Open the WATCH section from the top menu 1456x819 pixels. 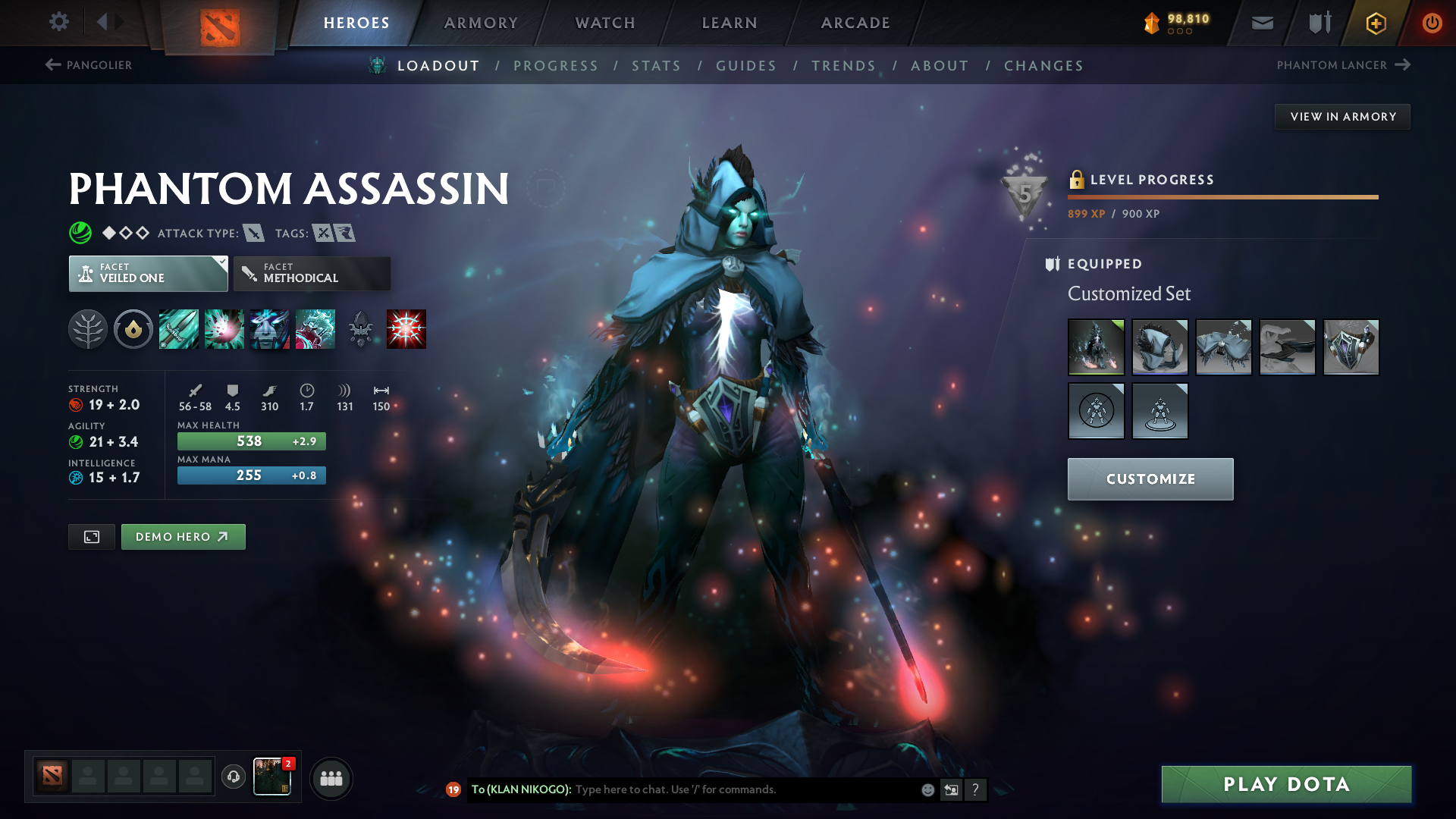604,23
